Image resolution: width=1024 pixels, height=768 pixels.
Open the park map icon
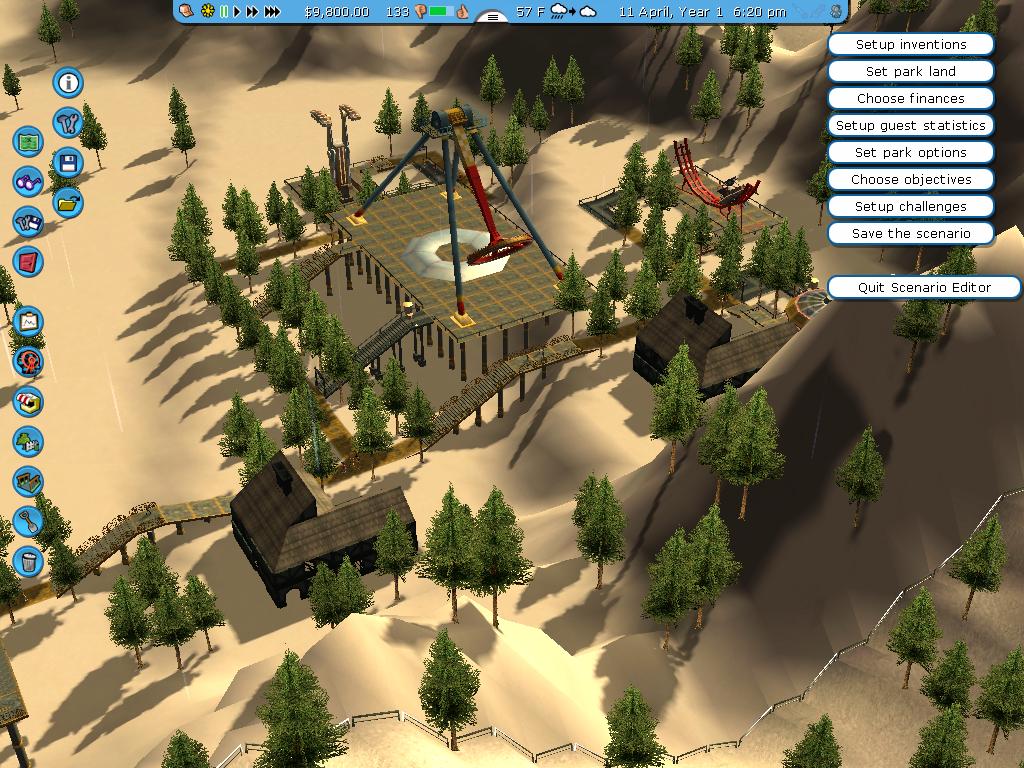(x=28, y=141)
